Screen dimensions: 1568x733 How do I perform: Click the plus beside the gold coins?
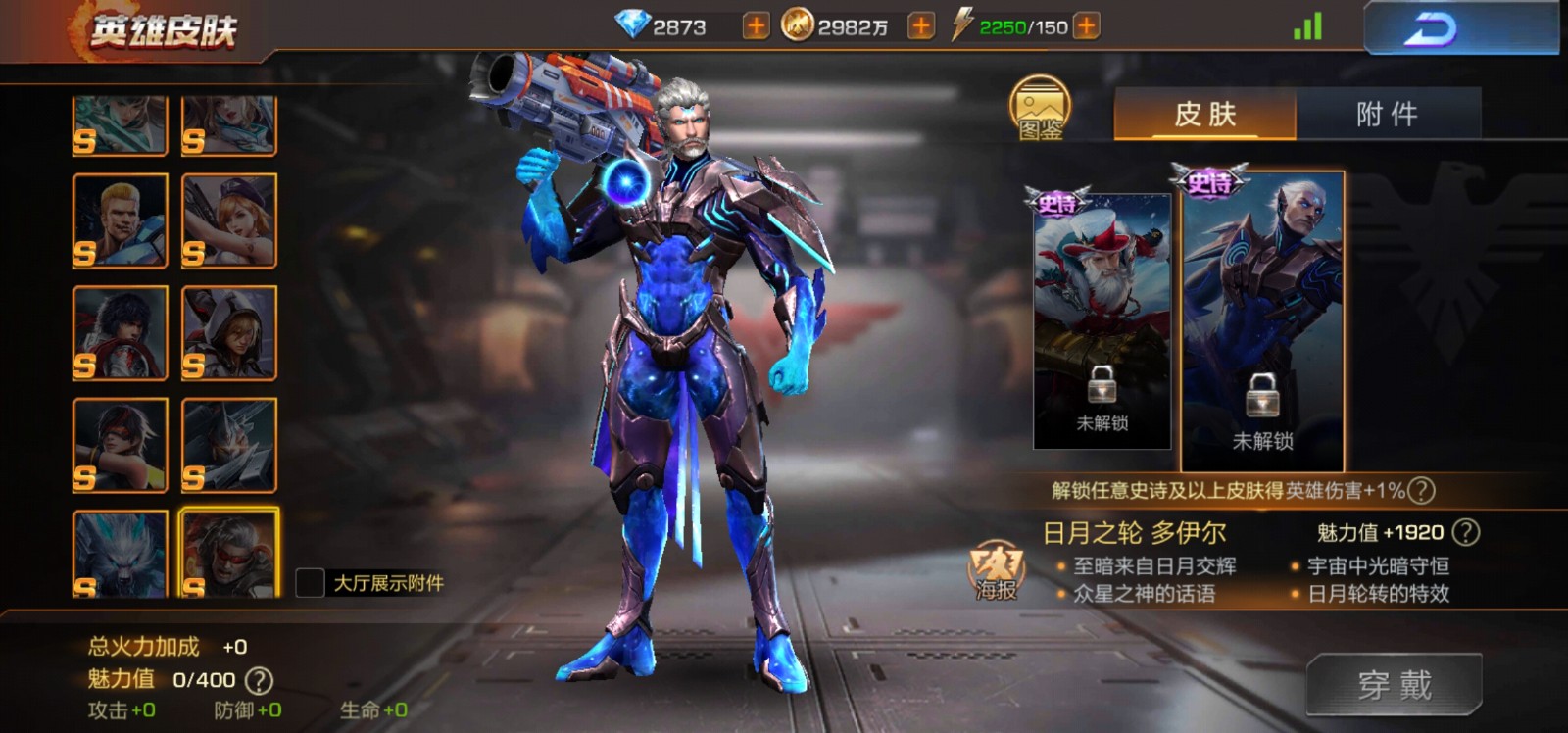921,27
